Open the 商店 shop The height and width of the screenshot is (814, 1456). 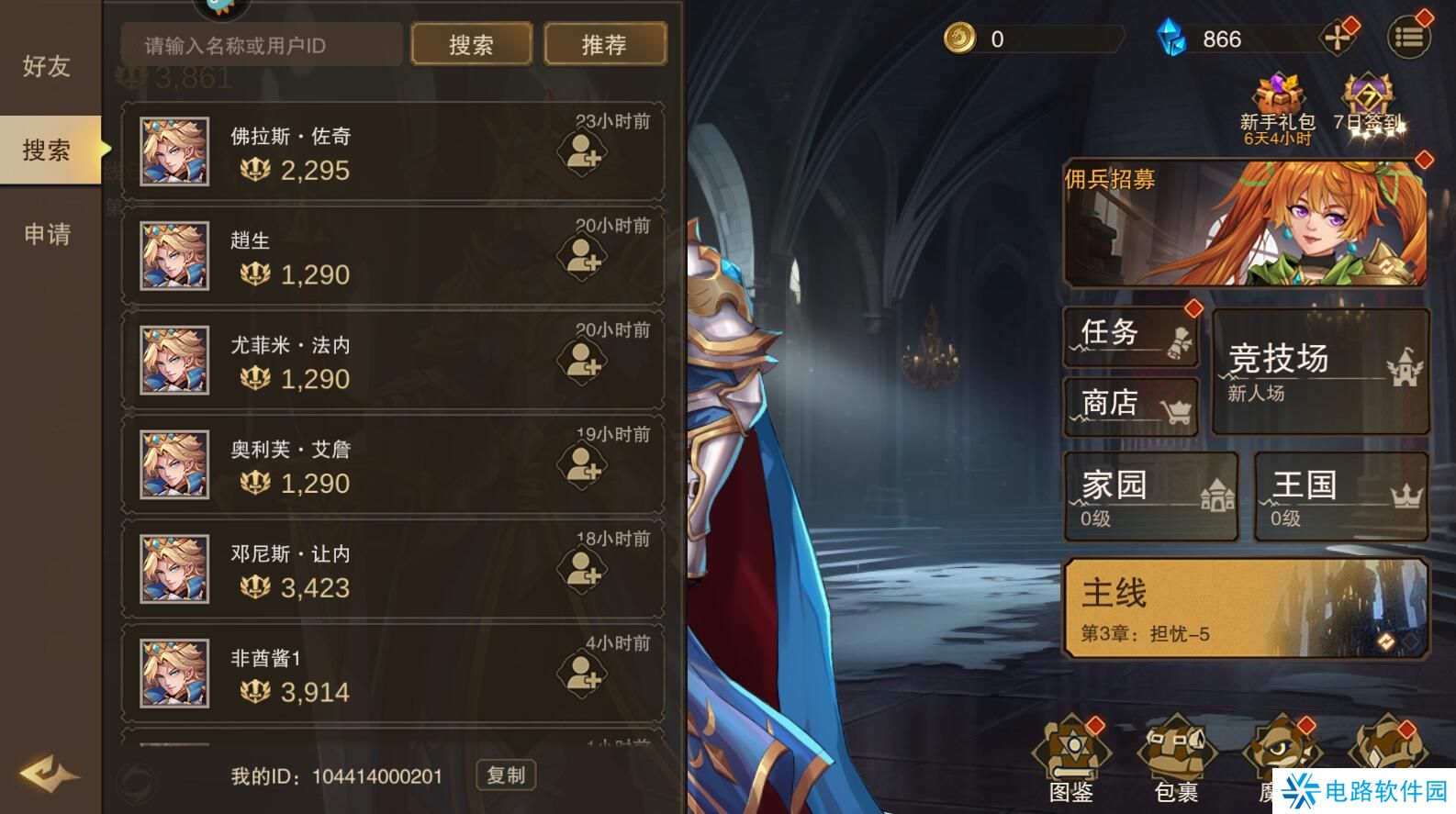tap(1129, 405)
